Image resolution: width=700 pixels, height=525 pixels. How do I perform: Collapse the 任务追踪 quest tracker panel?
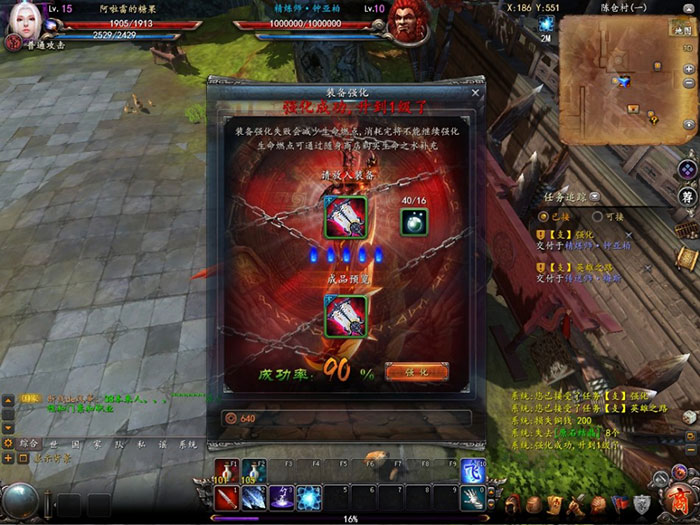[595, 197]
